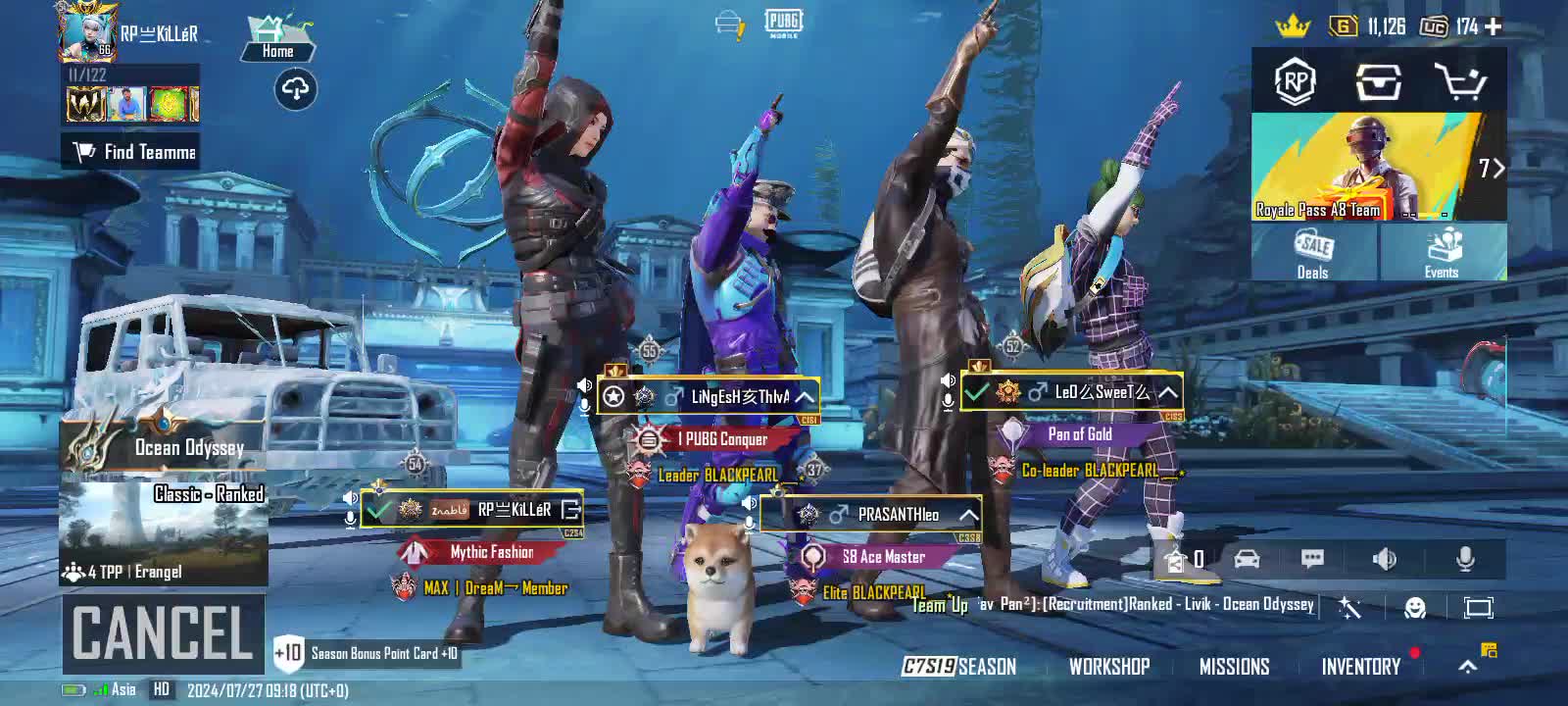Open the vehicle icon in the toolbar
Viewport: 1568px width, 706px height.
pos(1247,559)
